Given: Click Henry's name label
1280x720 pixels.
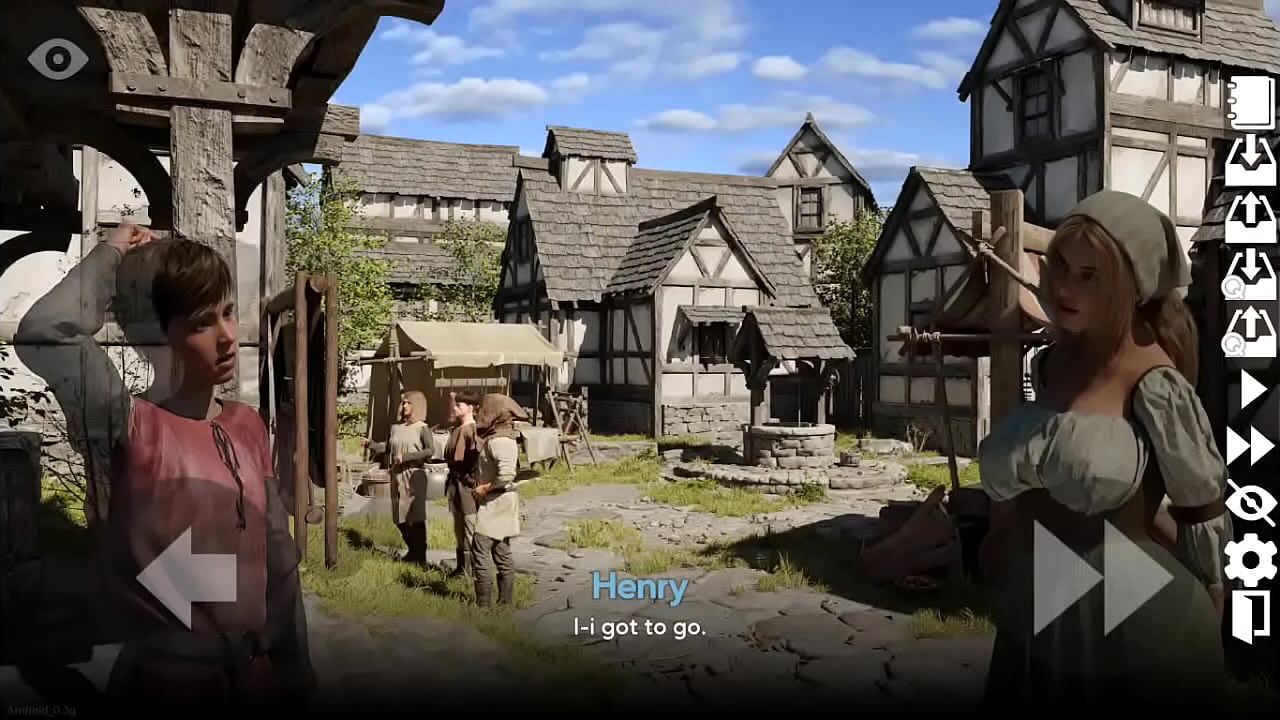Looking at the screenshot, I should tap(640, 588).
